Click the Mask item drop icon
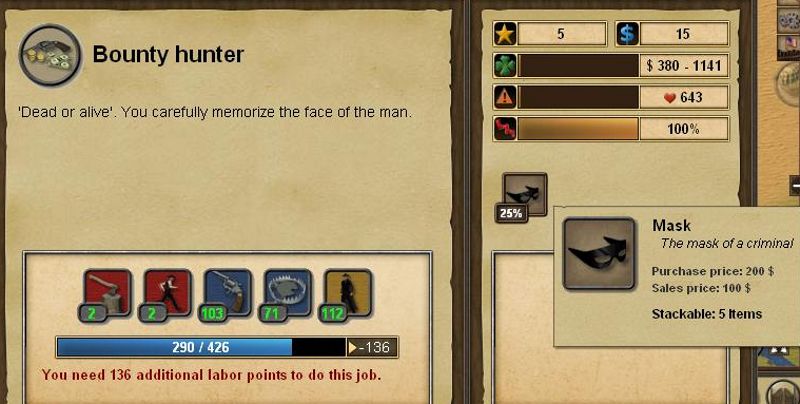Image resolution: width=800 pixels, height=404 pixels. pyautogui.click(x=524, y=193)
